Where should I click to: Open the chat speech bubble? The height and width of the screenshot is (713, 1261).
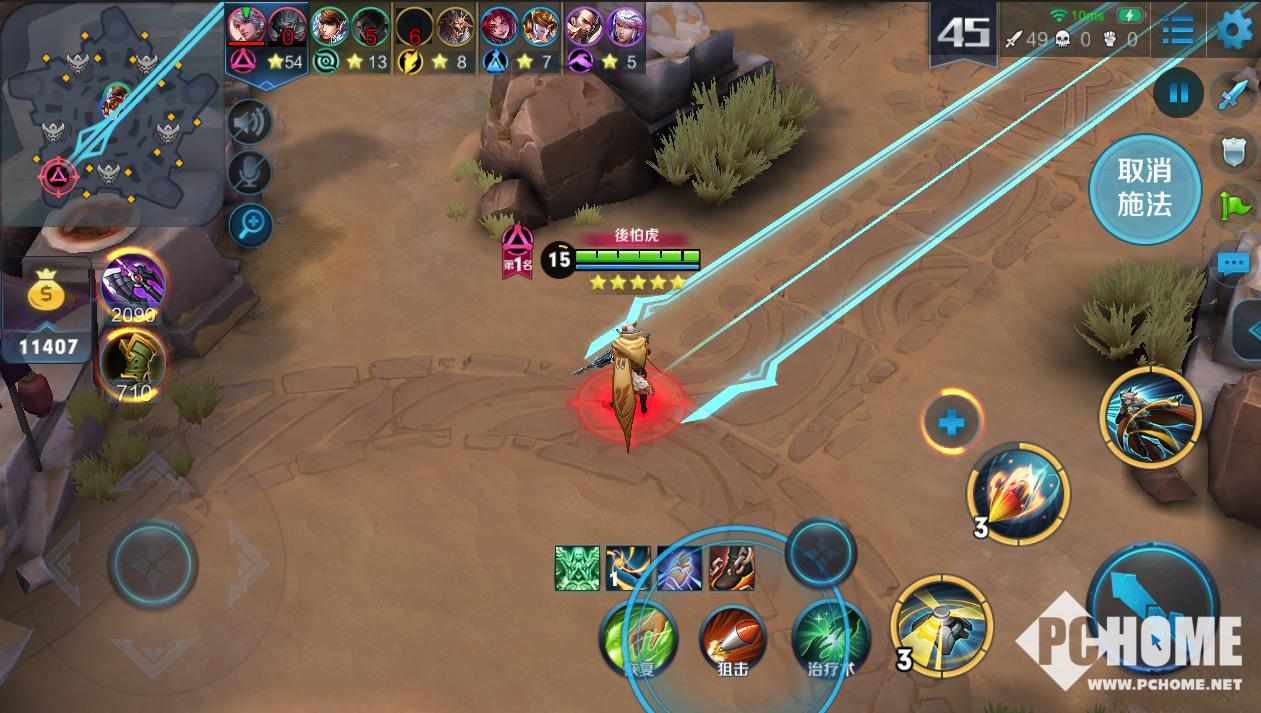(x=1234, y=264)
